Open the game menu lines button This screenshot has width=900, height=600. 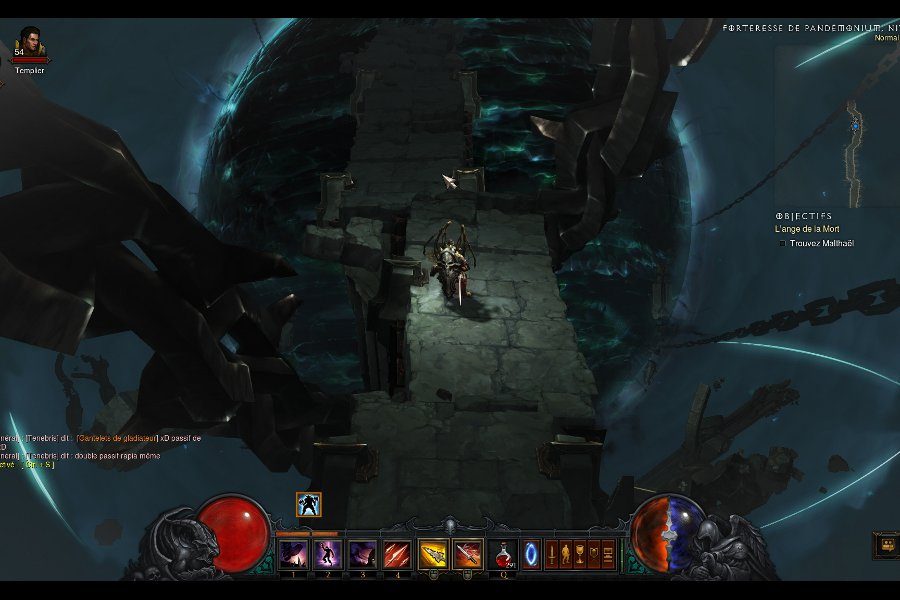click(607, 553)
